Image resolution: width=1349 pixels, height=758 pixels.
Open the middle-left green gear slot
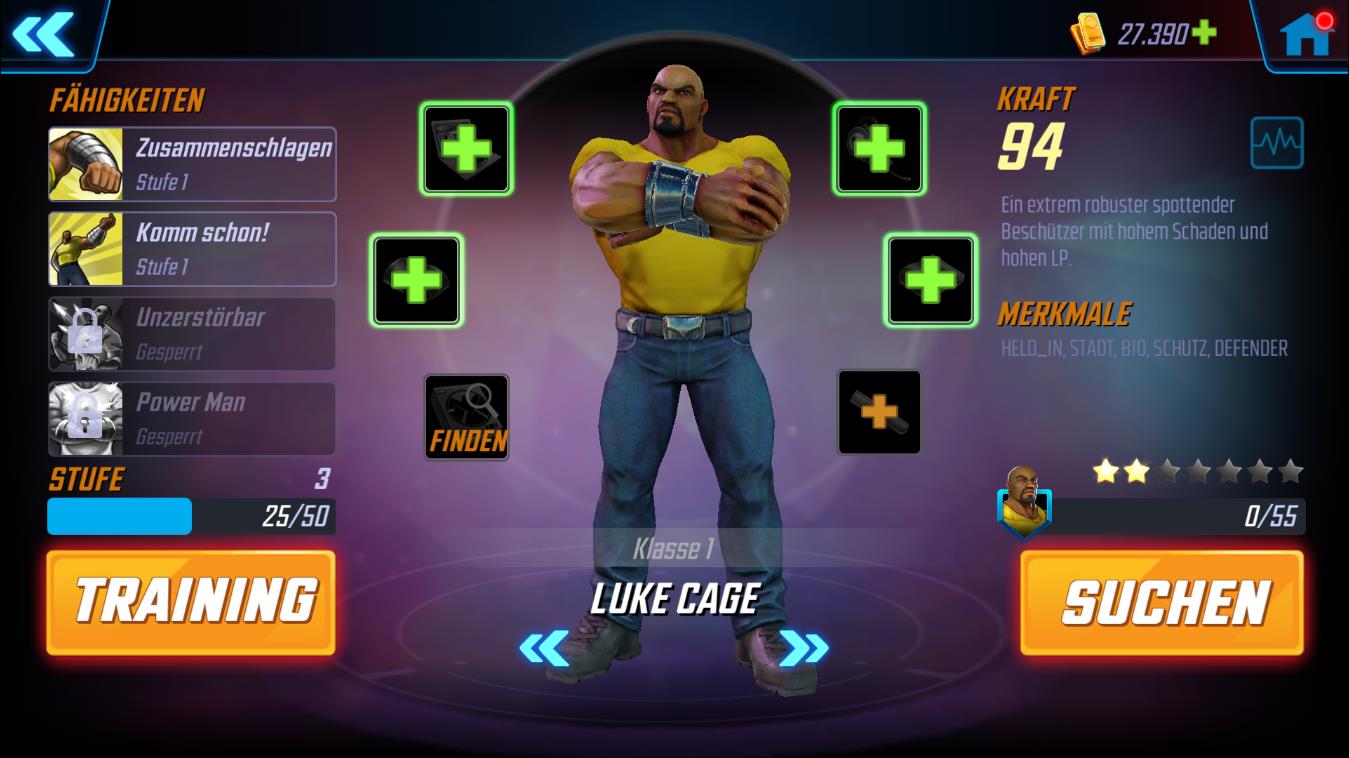click(x=416, y=279)
